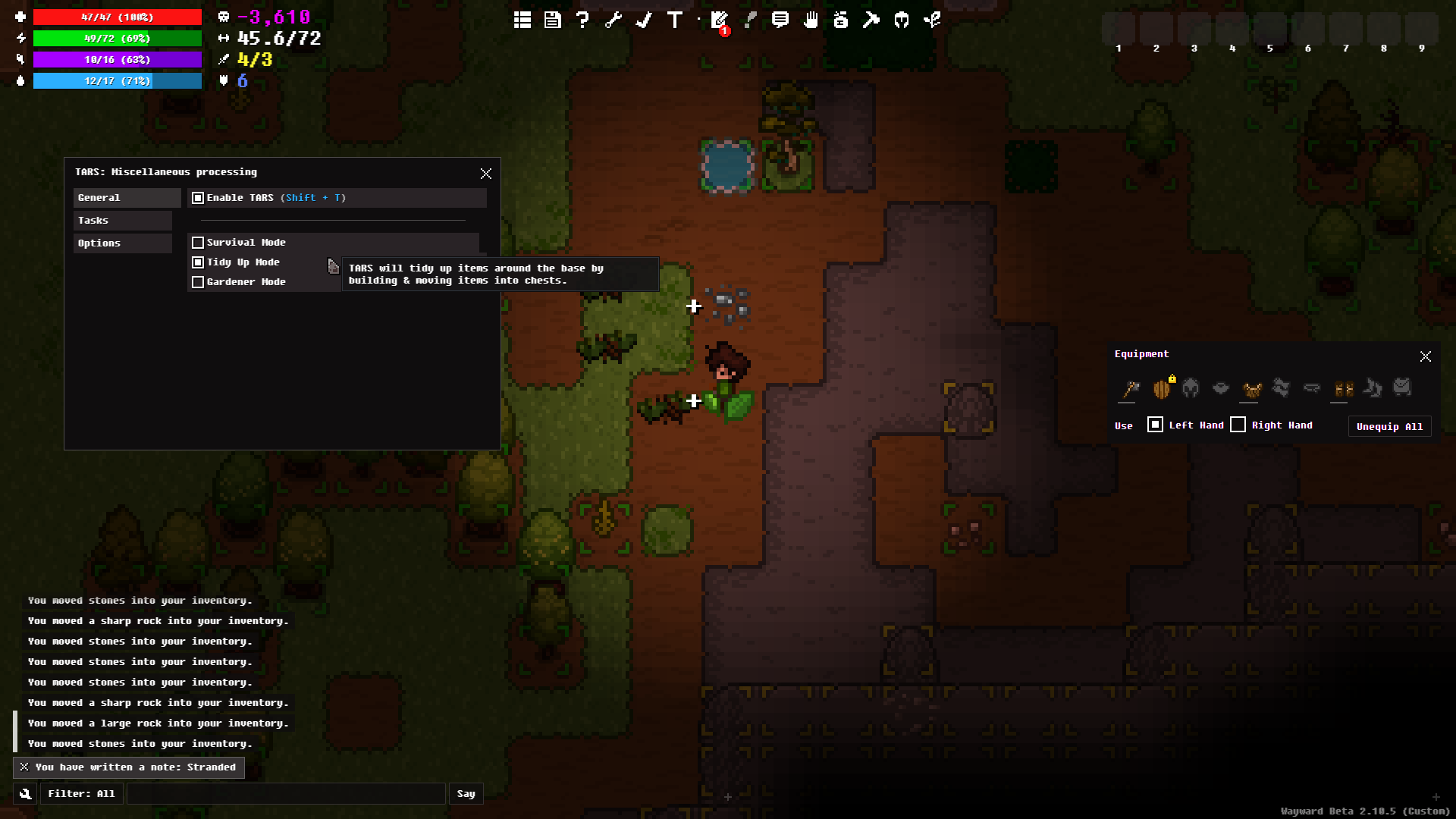
Task: Toggle the Enable TARS checkbox
Action: pos(198,198)
